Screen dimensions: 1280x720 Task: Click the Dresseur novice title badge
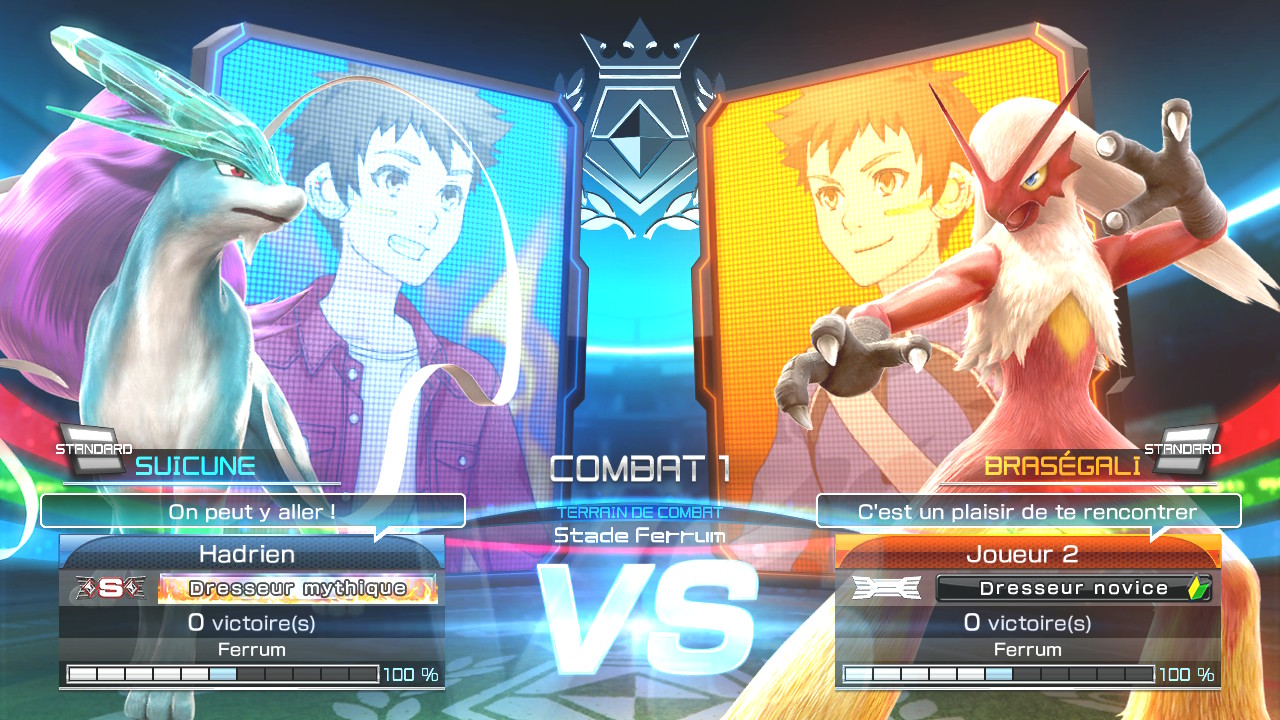point(1073,588)
